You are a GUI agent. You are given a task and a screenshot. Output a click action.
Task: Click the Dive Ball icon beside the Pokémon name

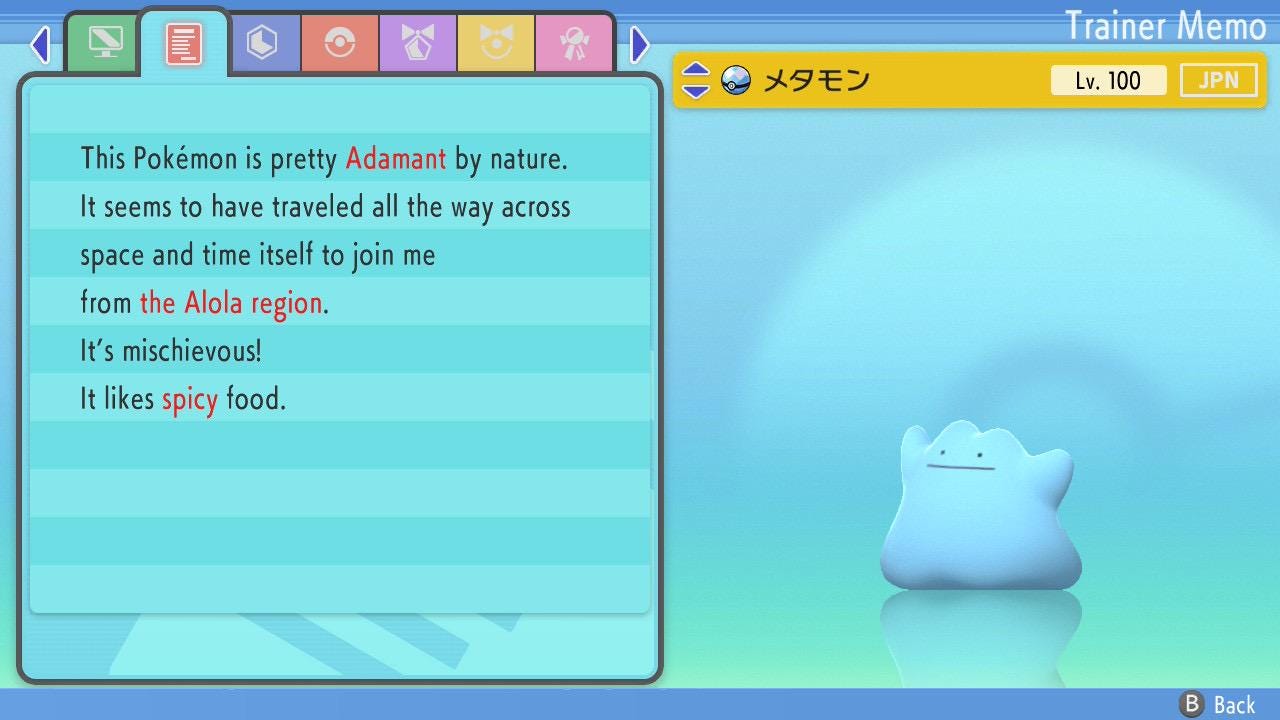pyautogui.click(x=736, y=80)
